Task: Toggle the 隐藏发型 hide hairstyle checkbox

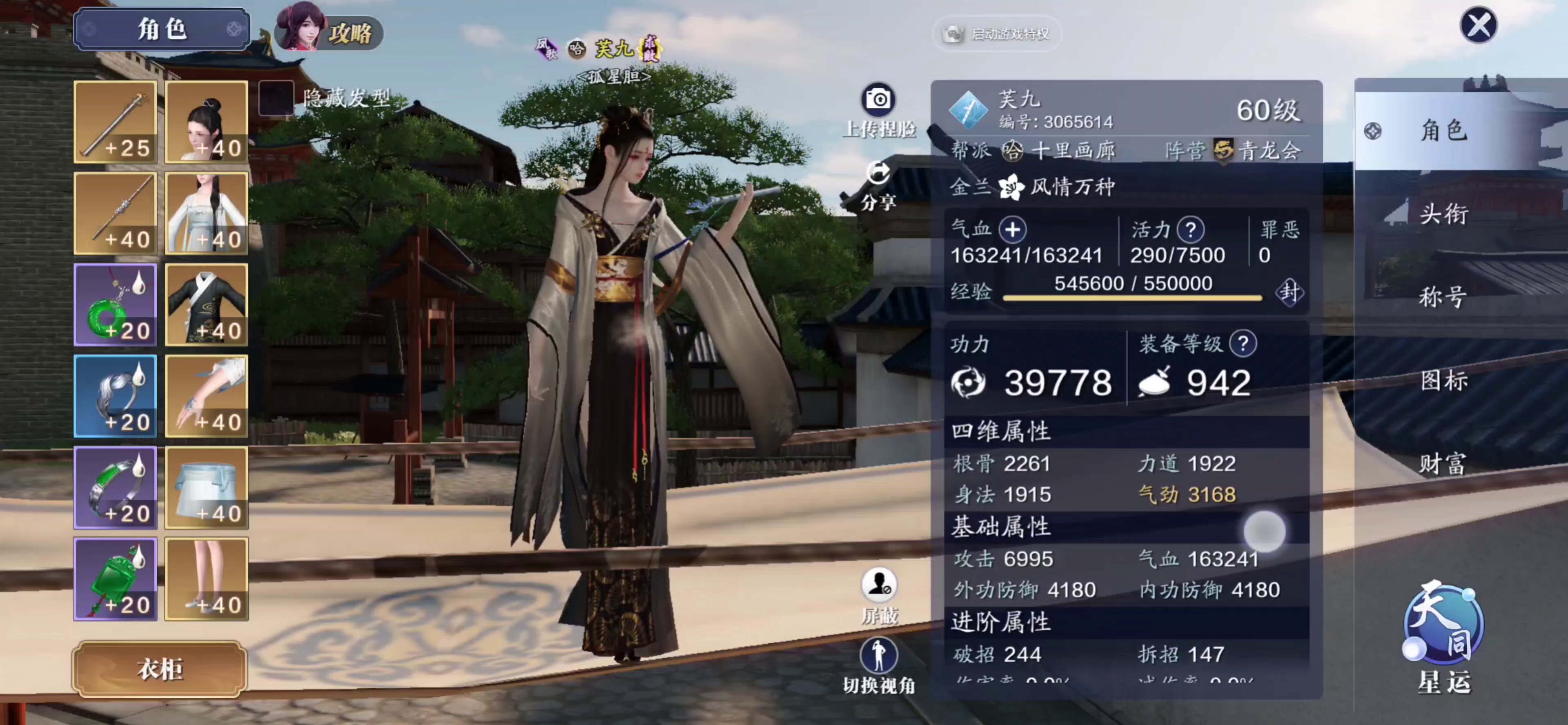Action: pos(276,98)
